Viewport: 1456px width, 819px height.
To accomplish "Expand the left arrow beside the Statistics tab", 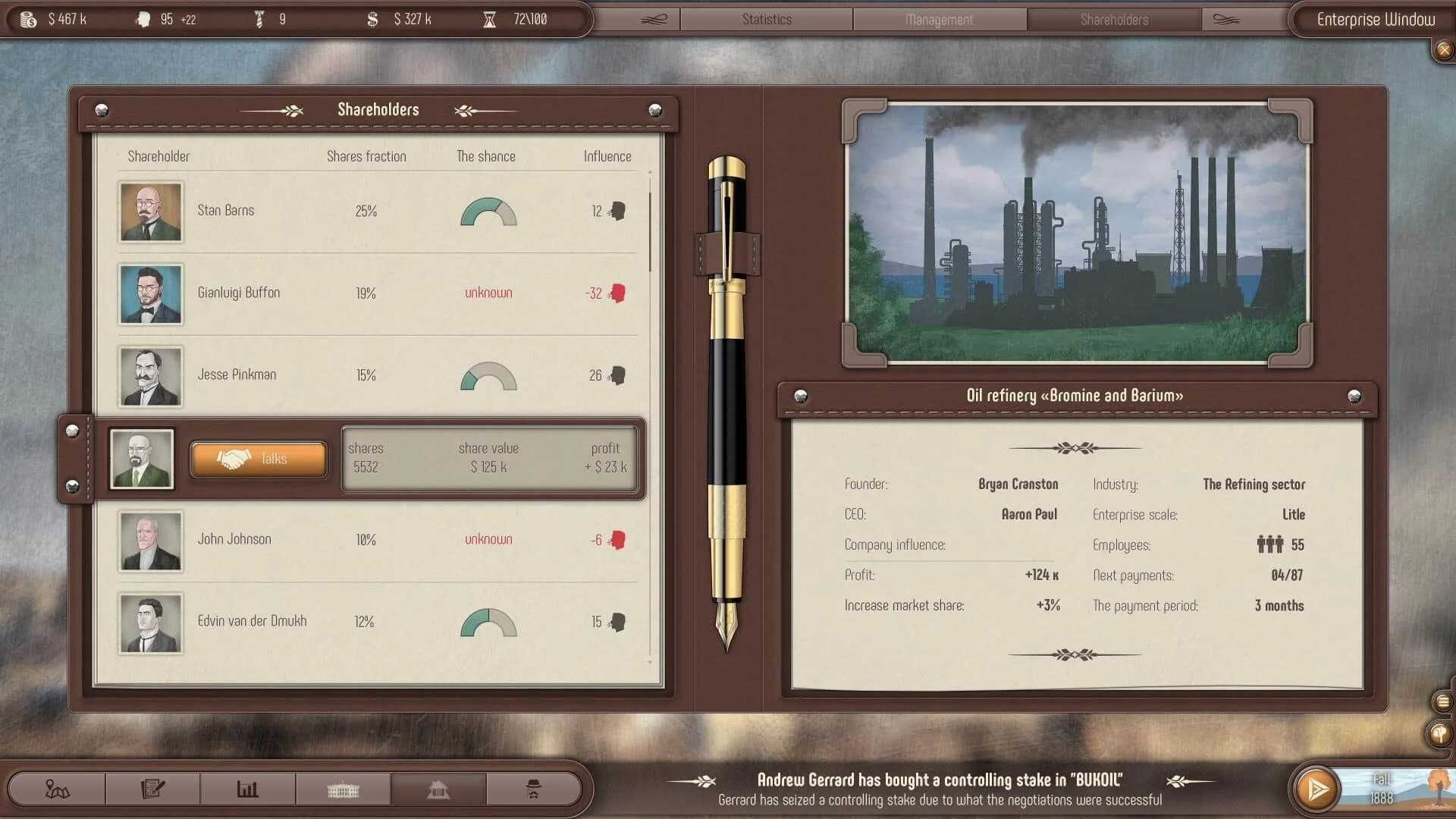I will 653,19.
